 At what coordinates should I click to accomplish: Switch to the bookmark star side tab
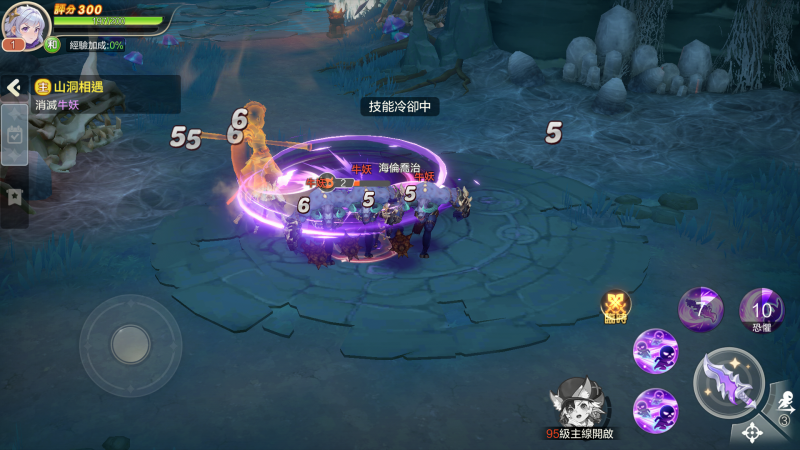click(x=14, y=195)
